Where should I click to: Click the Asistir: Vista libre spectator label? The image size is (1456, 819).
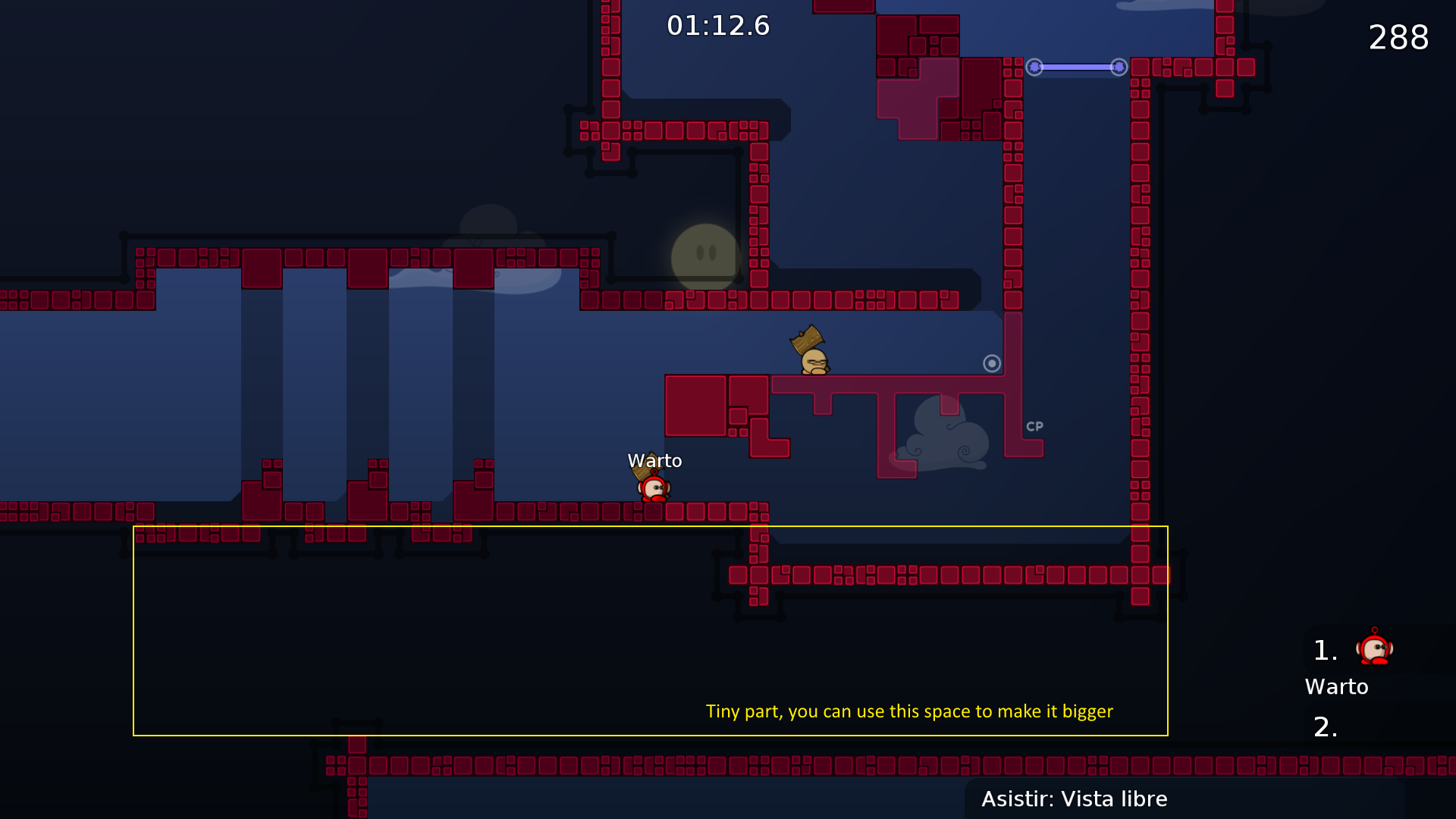tap(1074, 799)
